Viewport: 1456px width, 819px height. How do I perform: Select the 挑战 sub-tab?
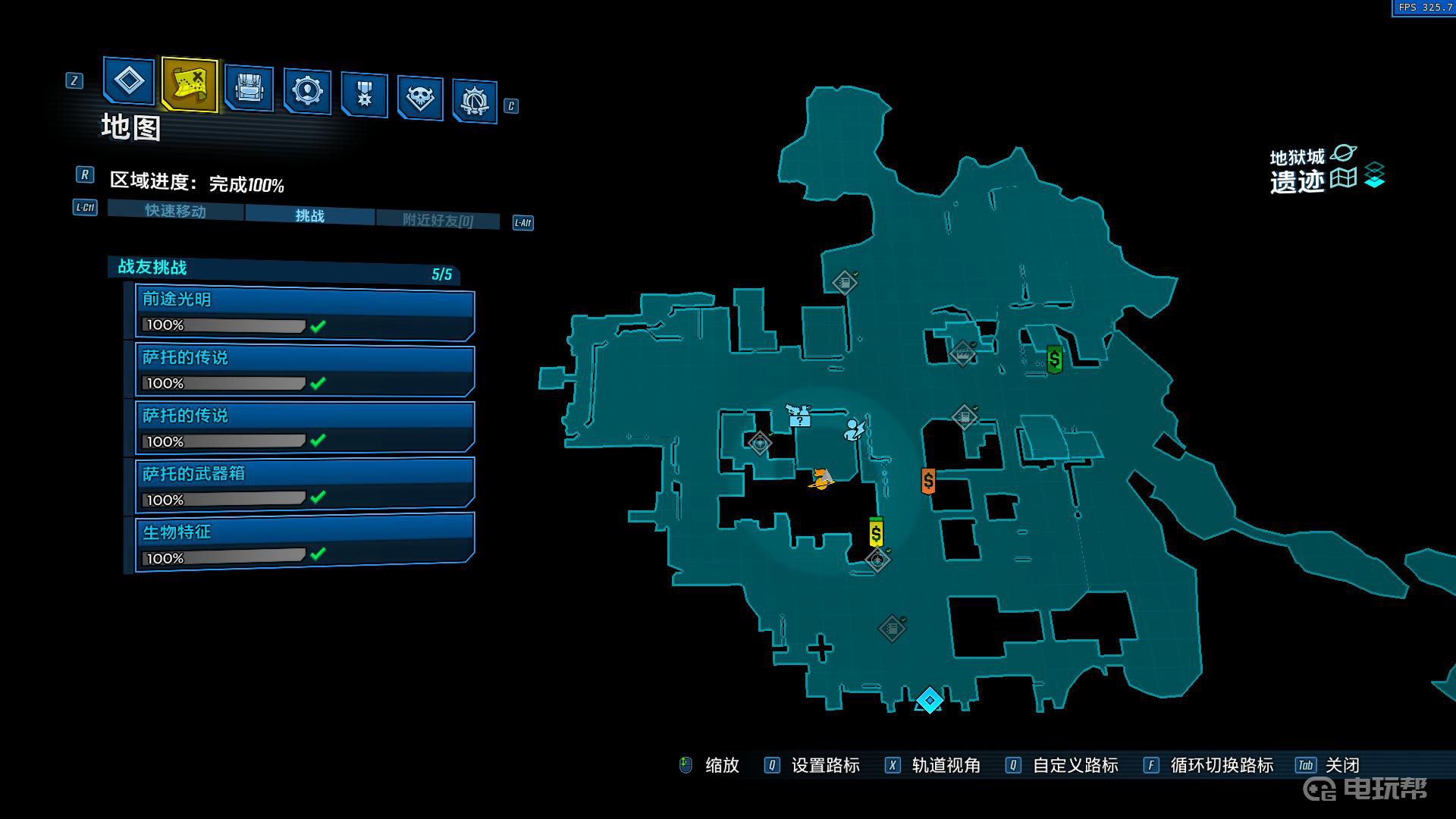point(309,216)
